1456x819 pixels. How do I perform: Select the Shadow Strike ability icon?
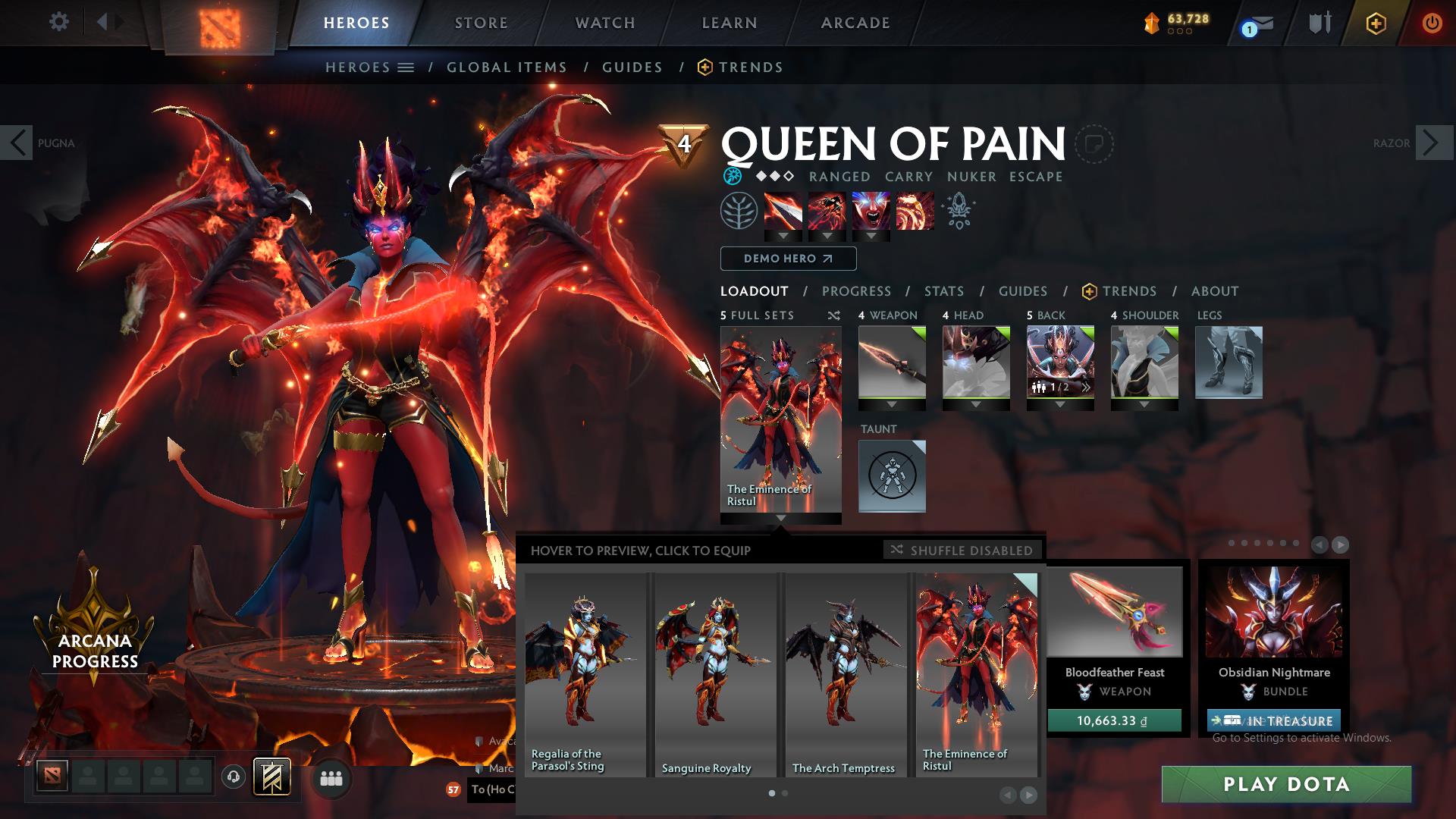[785, 212]
